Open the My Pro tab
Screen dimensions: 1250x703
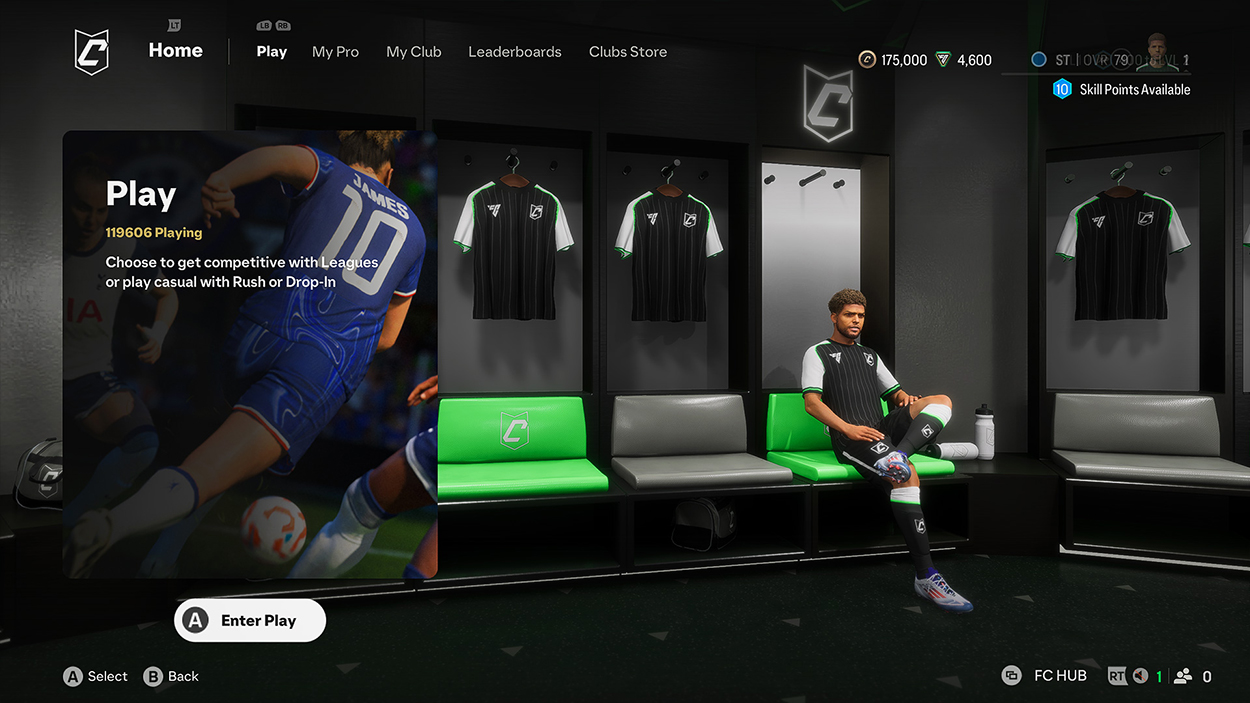tap(335, 52)
